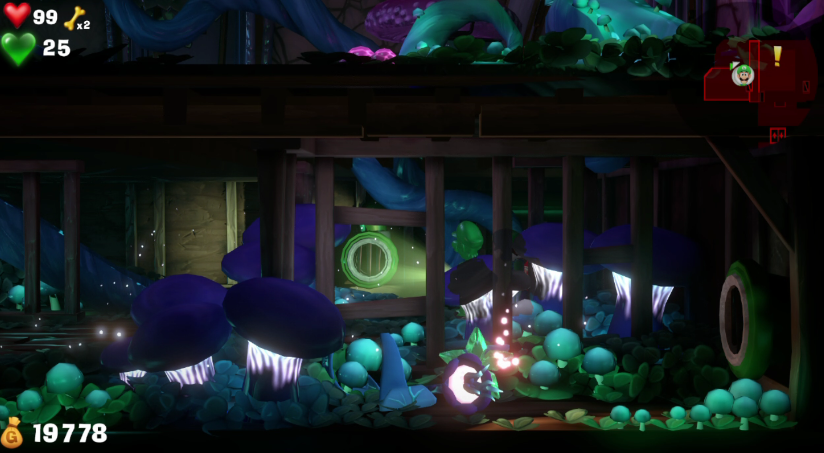824x453 pixels.
Task: Select Luigi's face marker on the minimap
Action: tap(741, 74)
